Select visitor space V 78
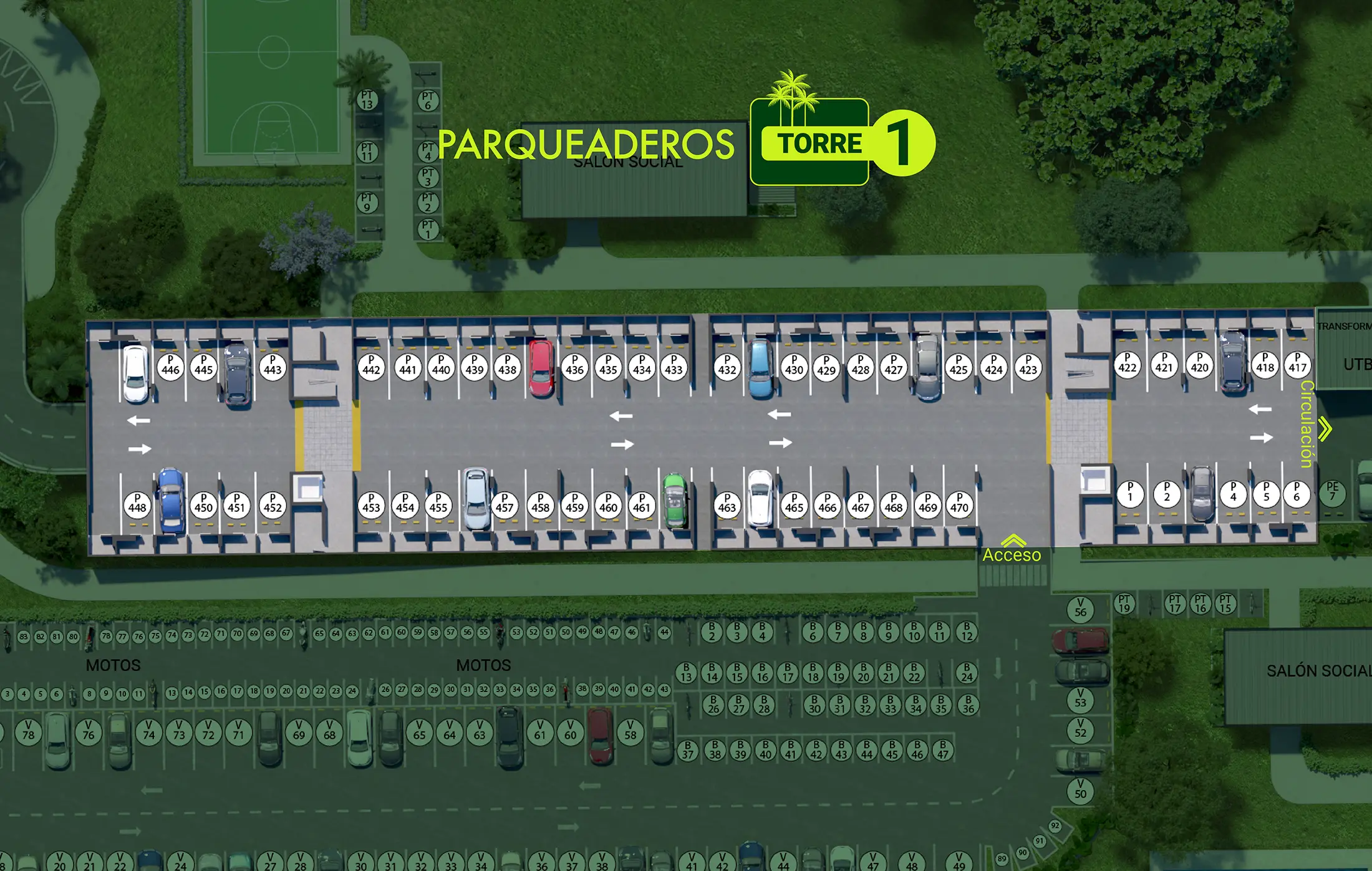The image size is (1372, 871). tap(29, 731)
